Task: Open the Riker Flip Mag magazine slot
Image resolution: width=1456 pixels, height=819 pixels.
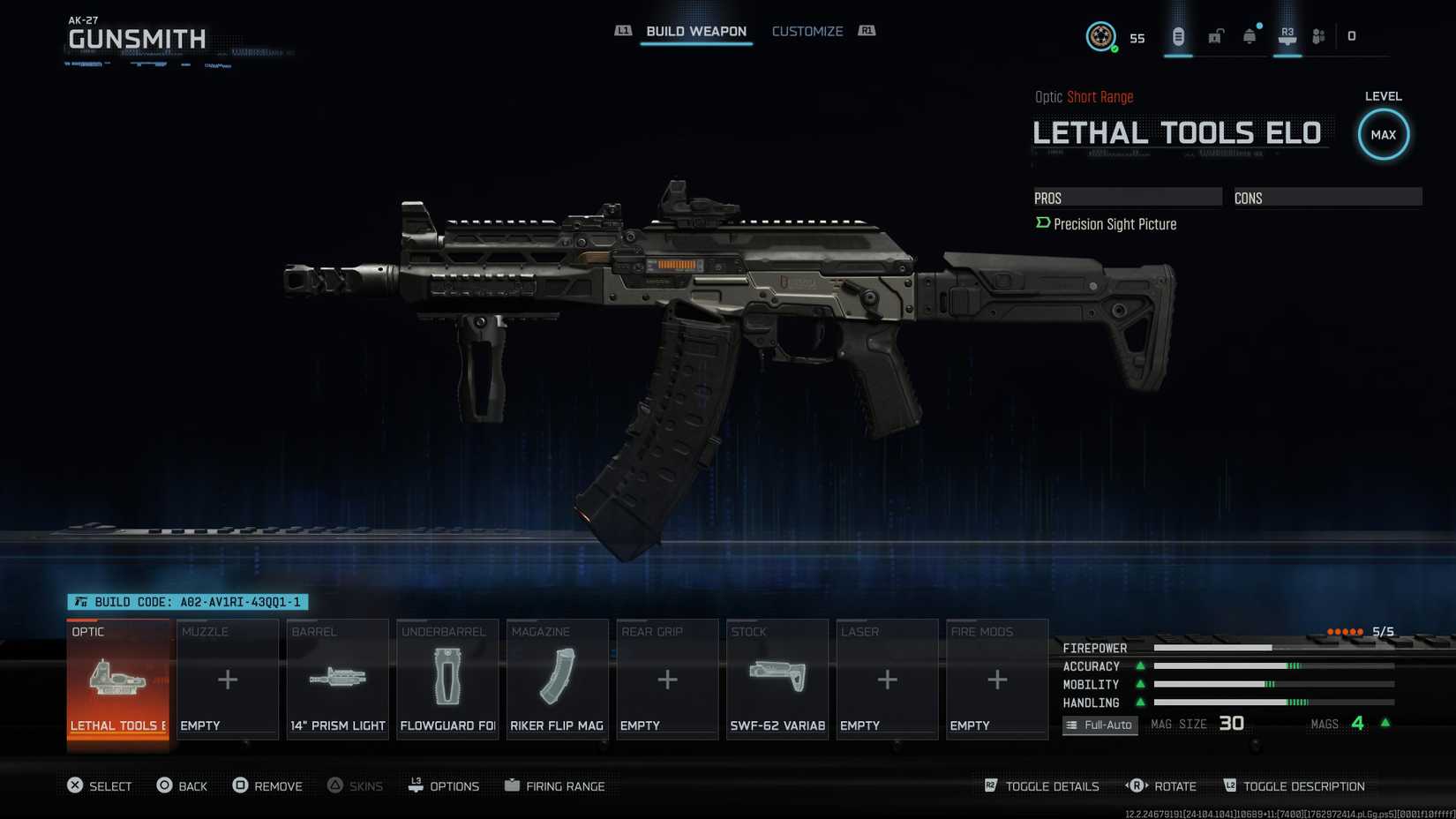Action: [558, 680]
